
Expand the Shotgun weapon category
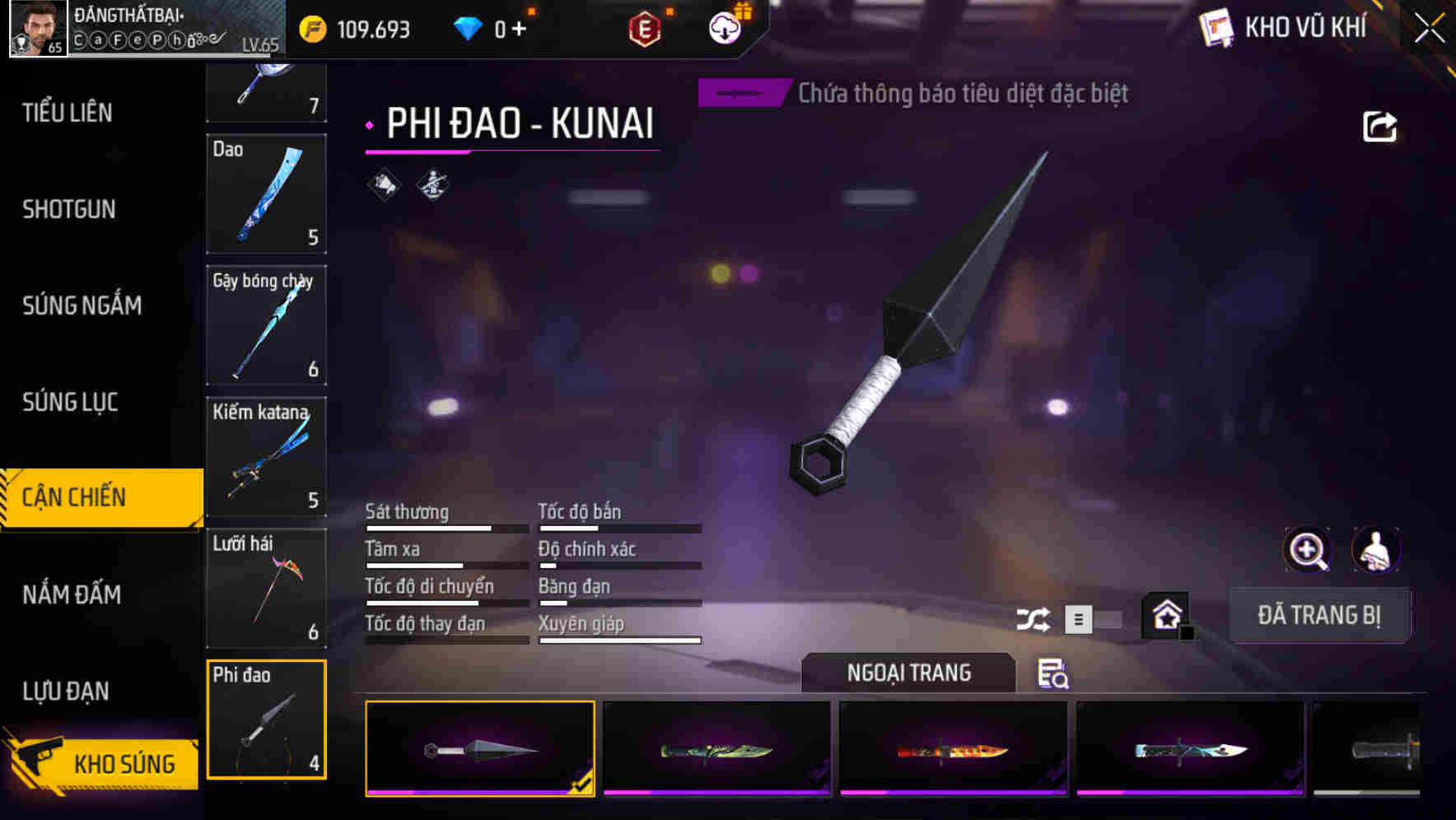click(69, 210)
